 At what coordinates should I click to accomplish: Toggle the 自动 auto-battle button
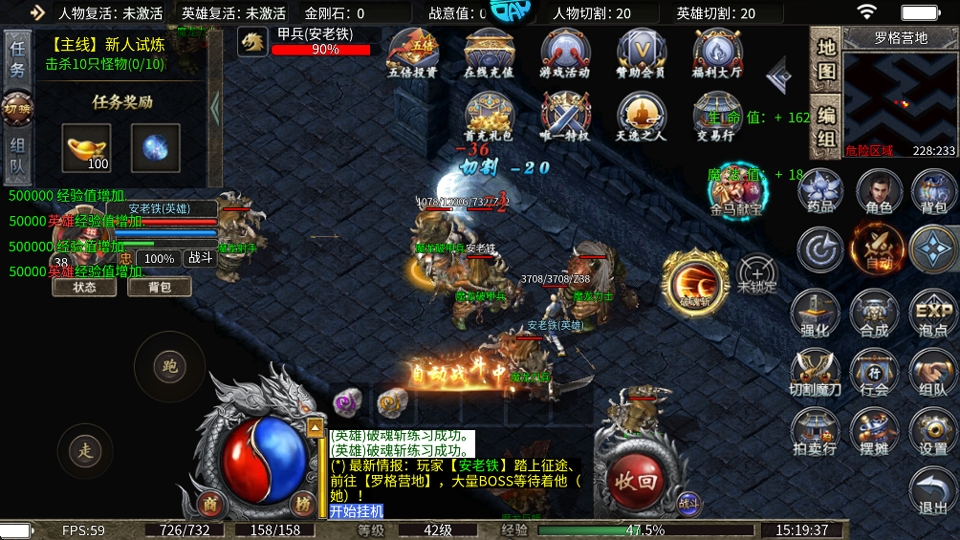click(x=877, y=249)
